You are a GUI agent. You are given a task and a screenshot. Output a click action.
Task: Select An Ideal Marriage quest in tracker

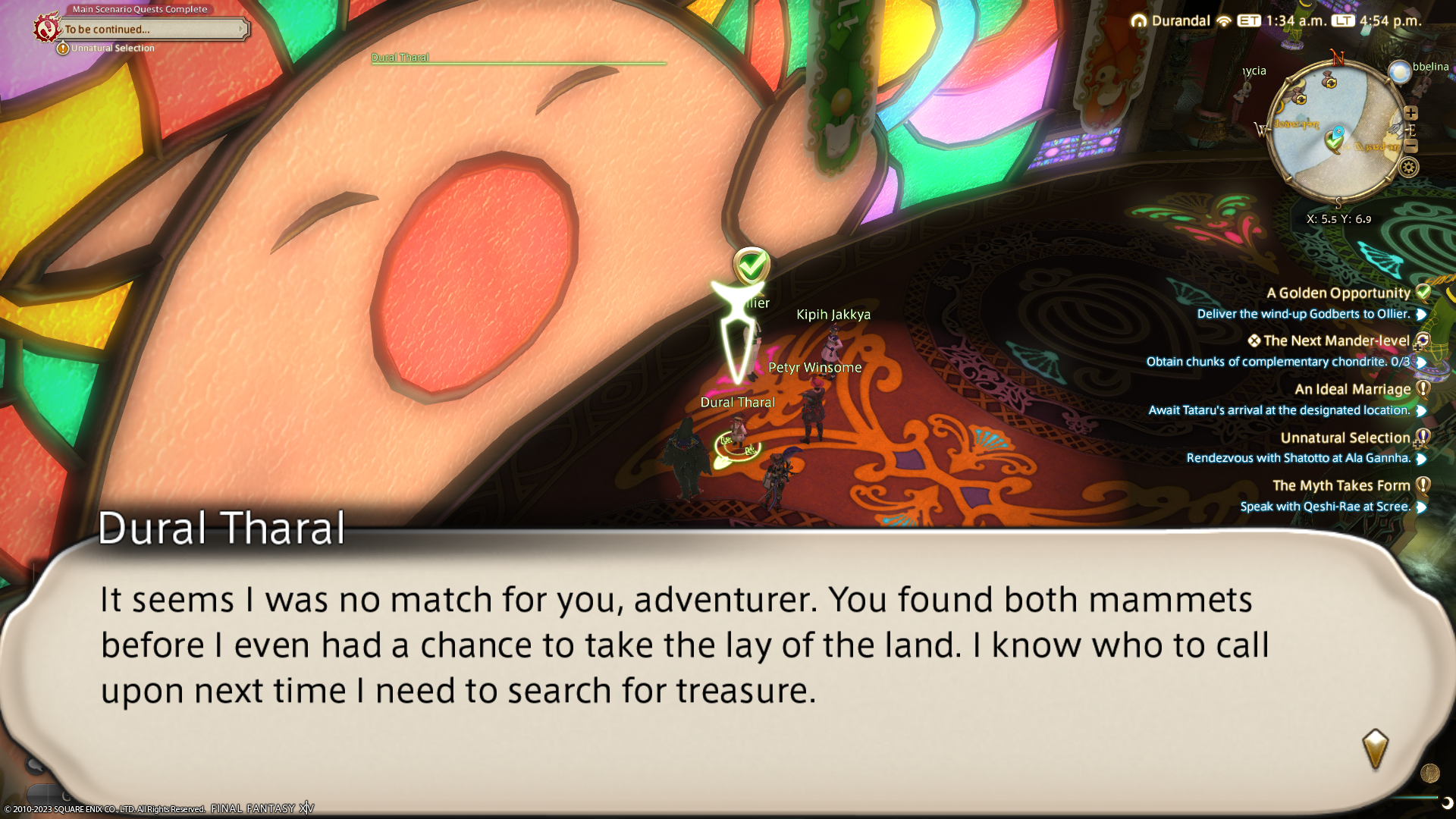tap(1352, 390)
